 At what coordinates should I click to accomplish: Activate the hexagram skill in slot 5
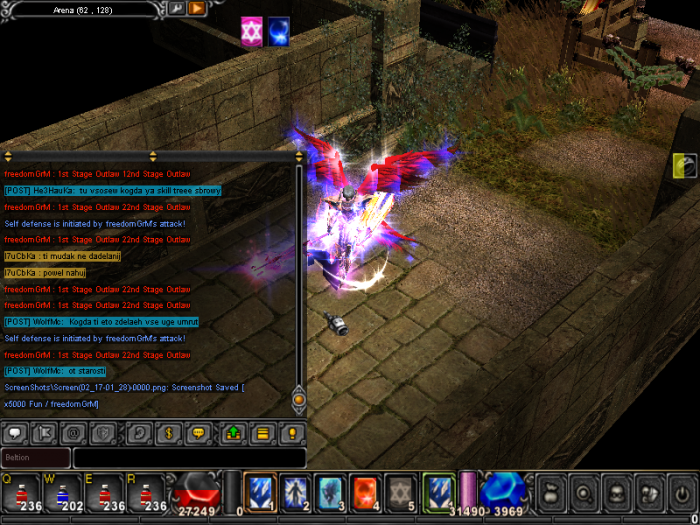tap(400, 492)
